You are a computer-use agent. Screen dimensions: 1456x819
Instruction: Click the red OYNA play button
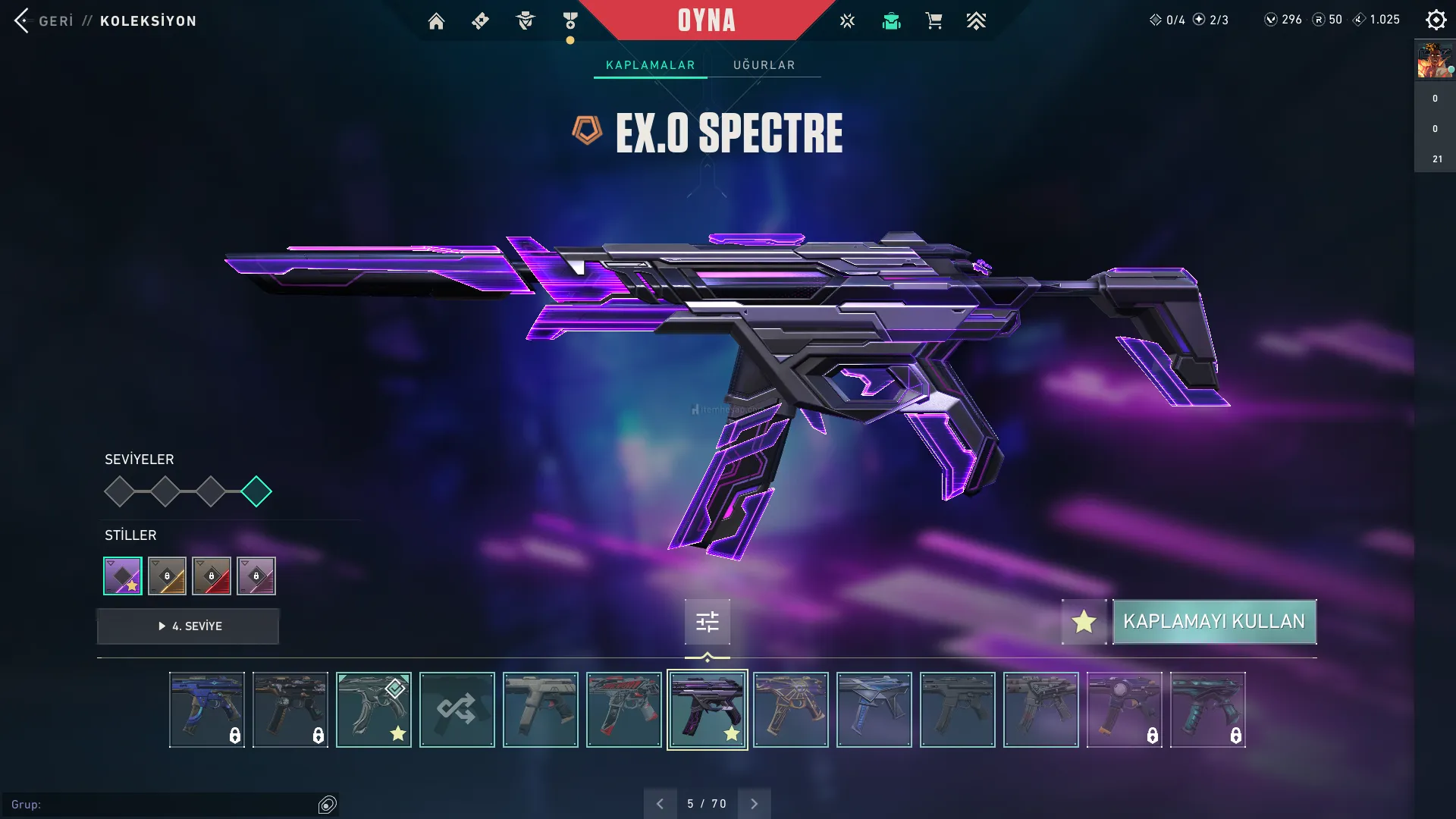pos(706,20)
